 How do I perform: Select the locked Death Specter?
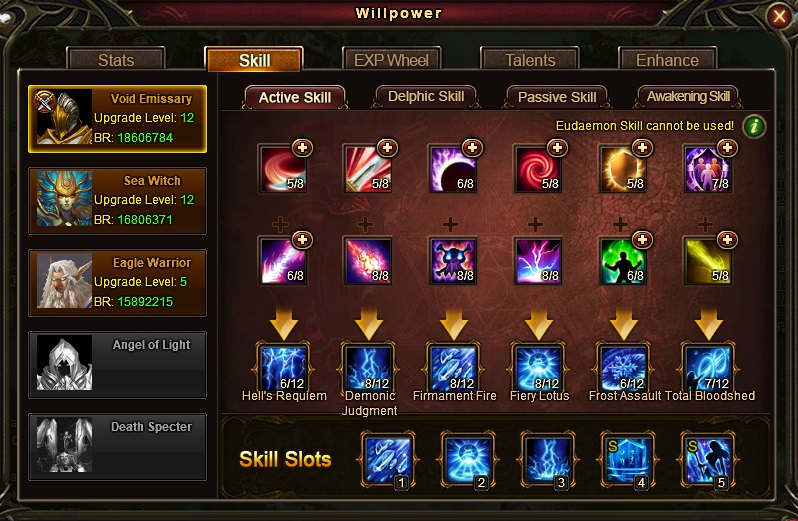point(118,446)
